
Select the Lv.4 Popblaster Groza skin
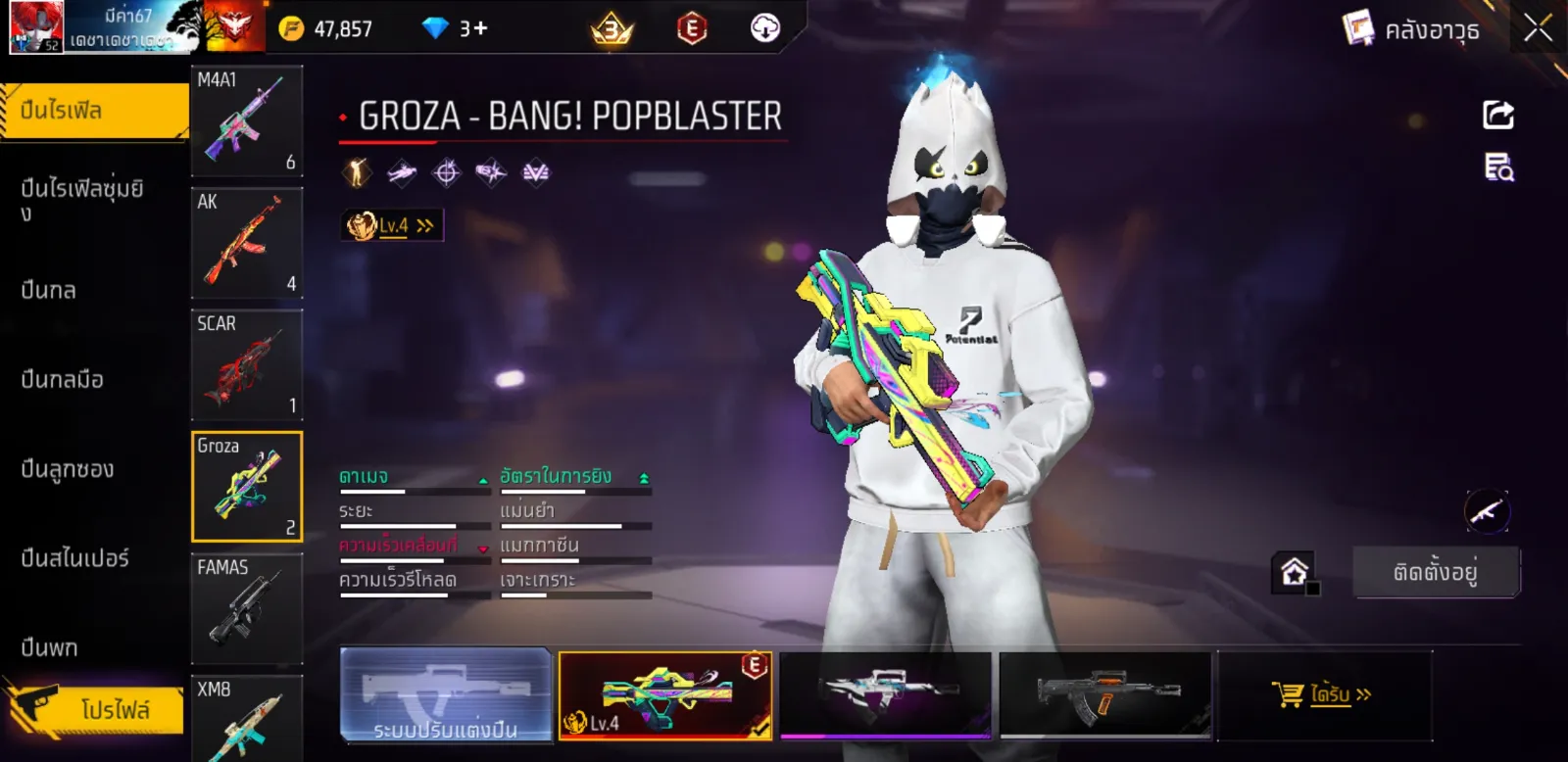(x=665, y=694)
